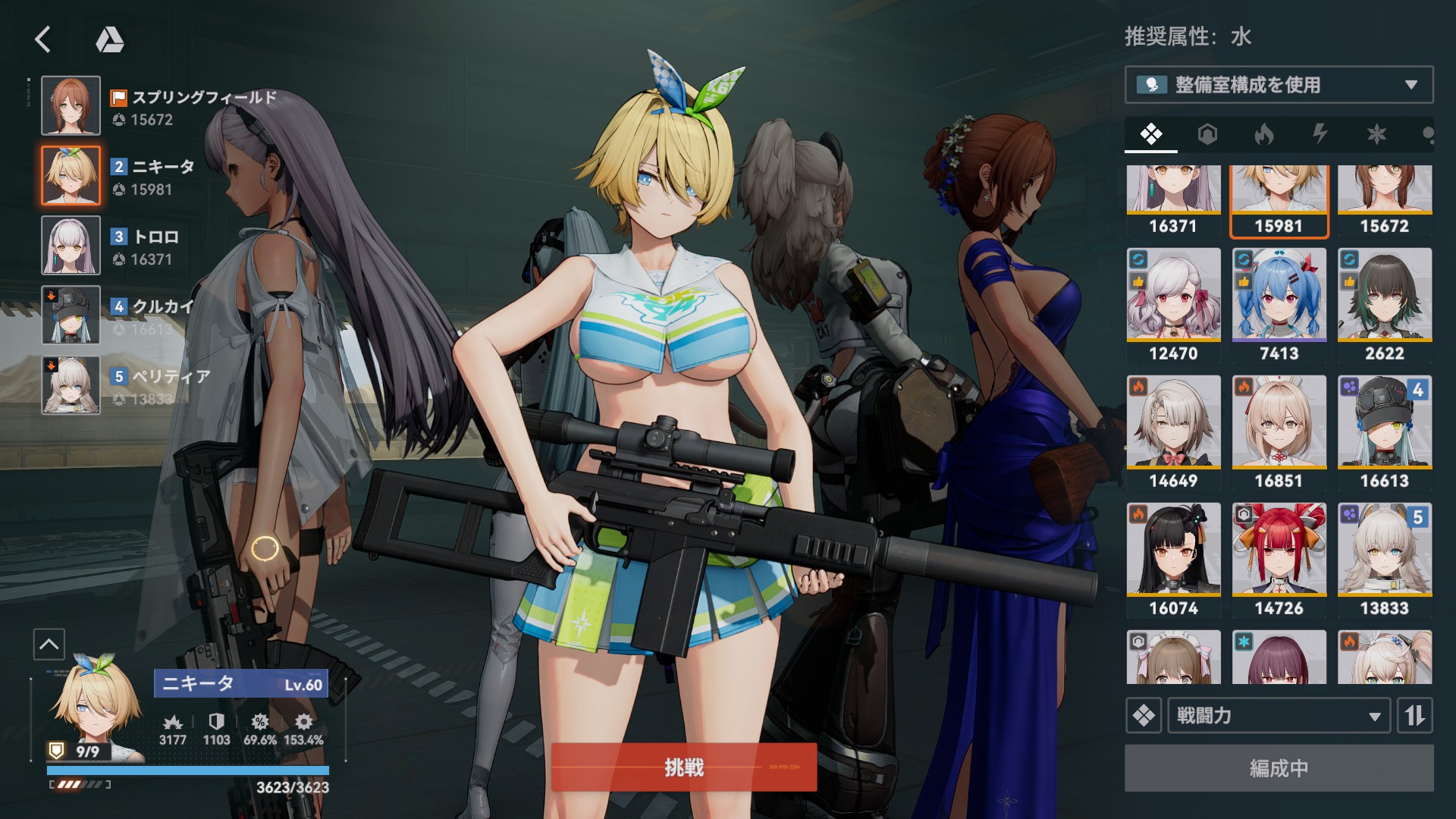Select クルカイ in squad slot 4
Screen dimensions: 1456x819
tap(71, 315)
